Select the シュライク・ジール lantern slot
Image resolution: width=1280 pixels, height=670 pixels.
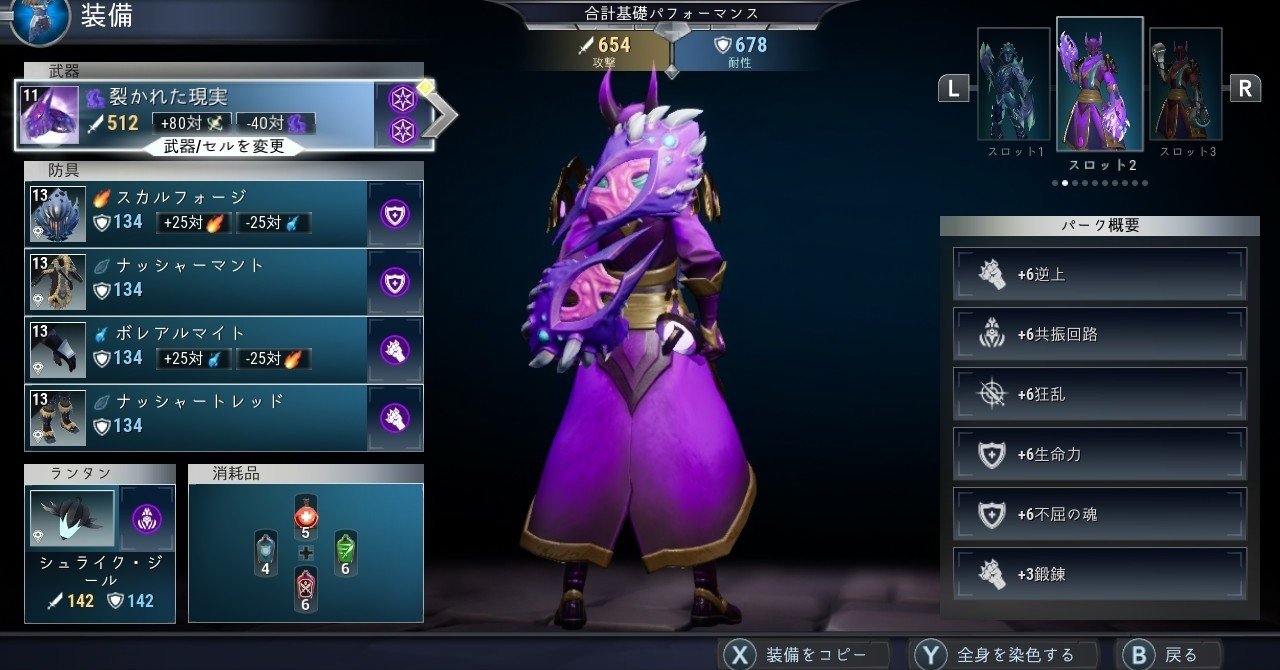click(x=73, y=519)
